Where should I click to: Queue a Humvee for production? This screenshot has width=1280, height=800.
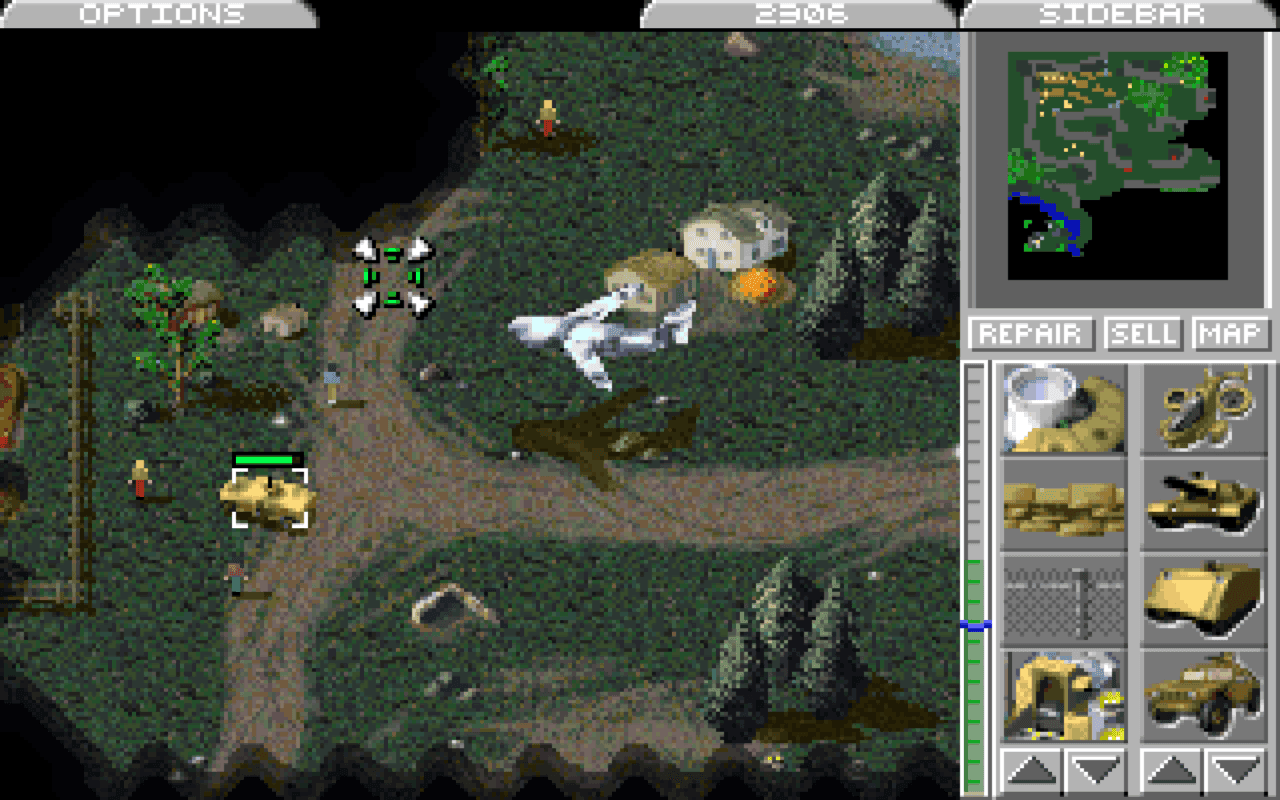(1203, 694)
